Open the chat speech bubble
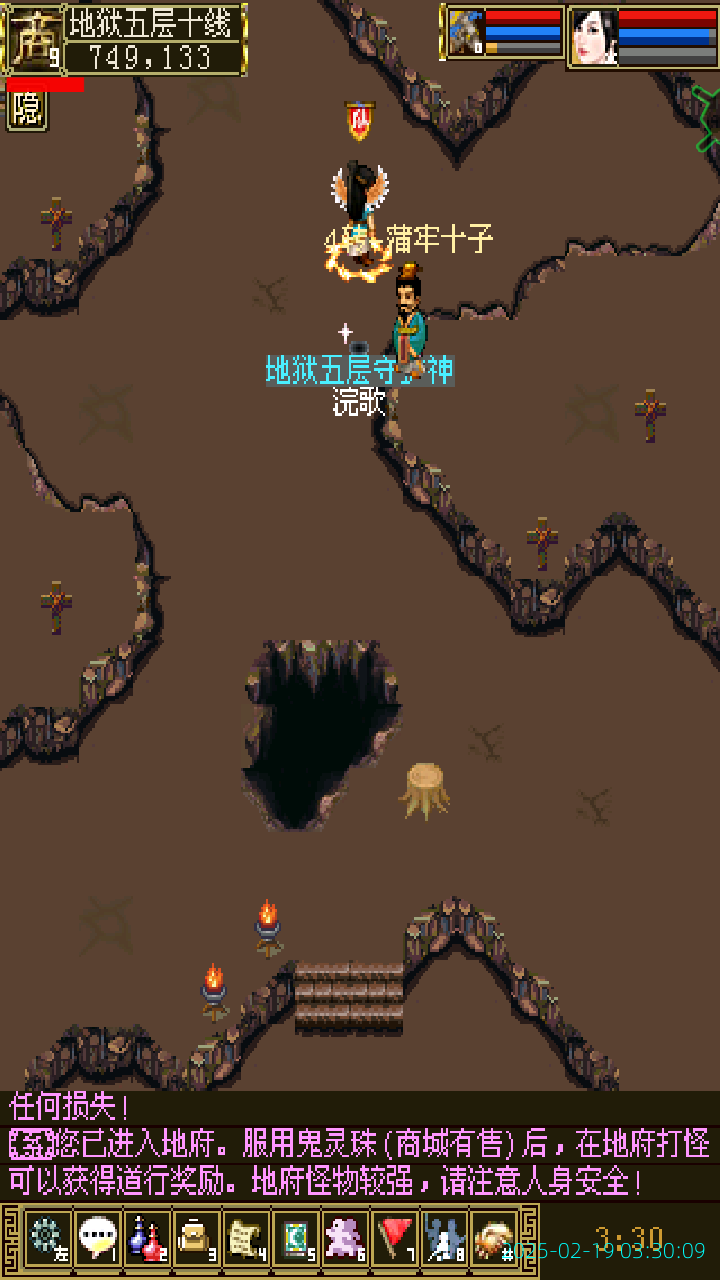 [97, 1238]
